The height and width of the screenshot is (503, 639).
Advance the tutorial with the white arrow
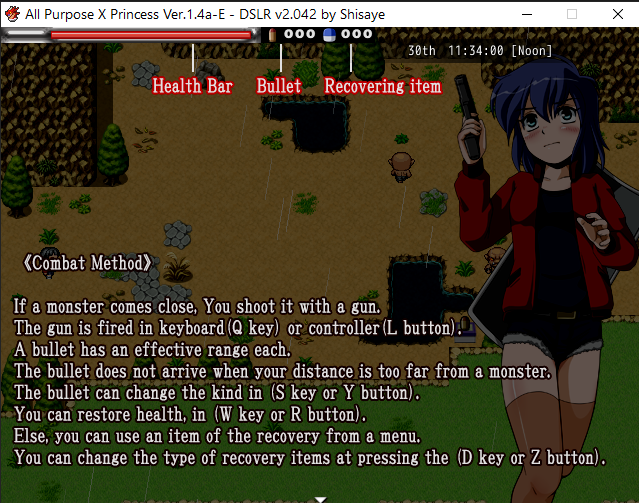point(320,497)
